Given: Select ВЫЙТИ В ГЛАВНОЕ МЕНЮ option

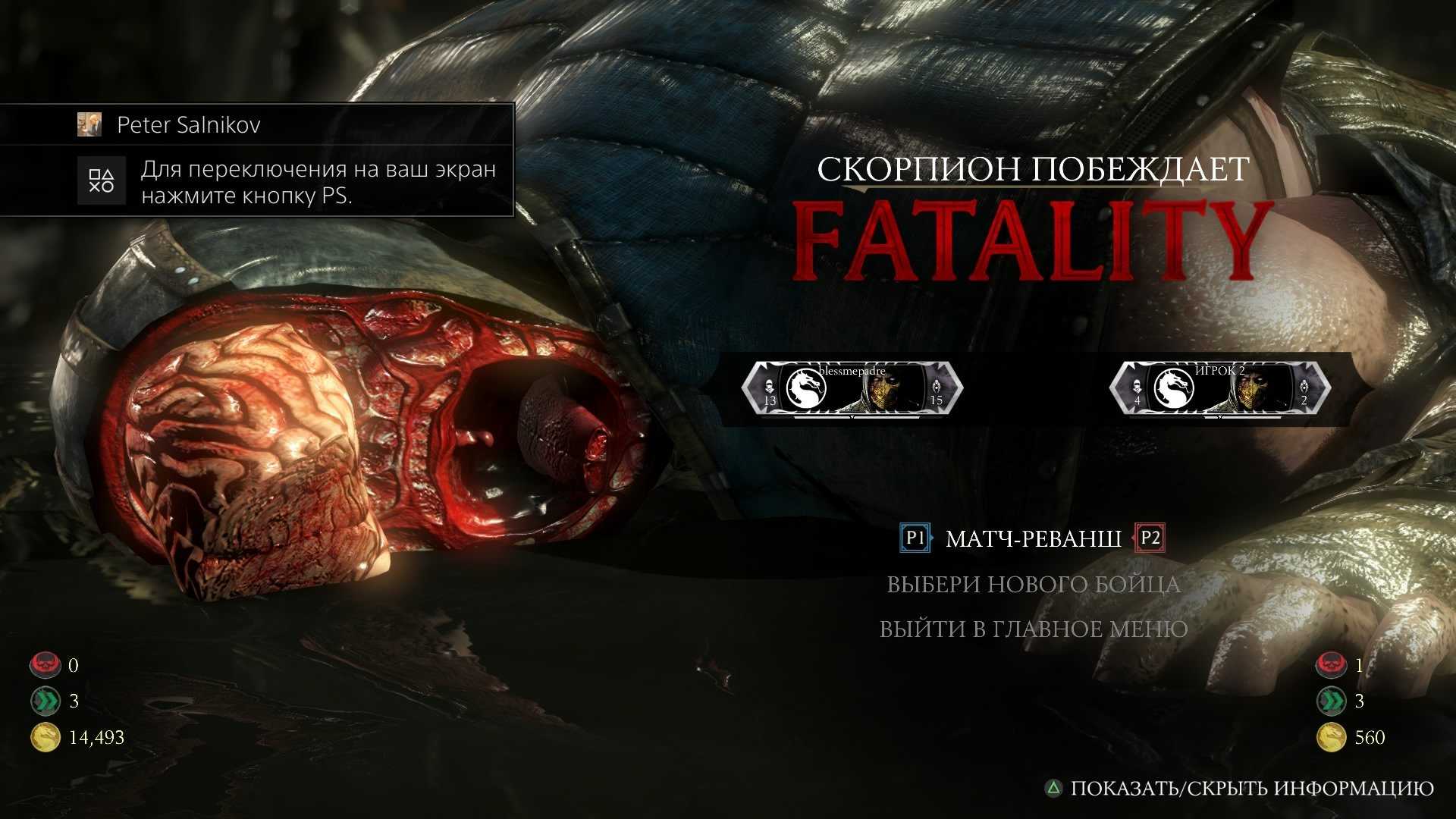Looking at the screenshot, I should coord(1034,629).
